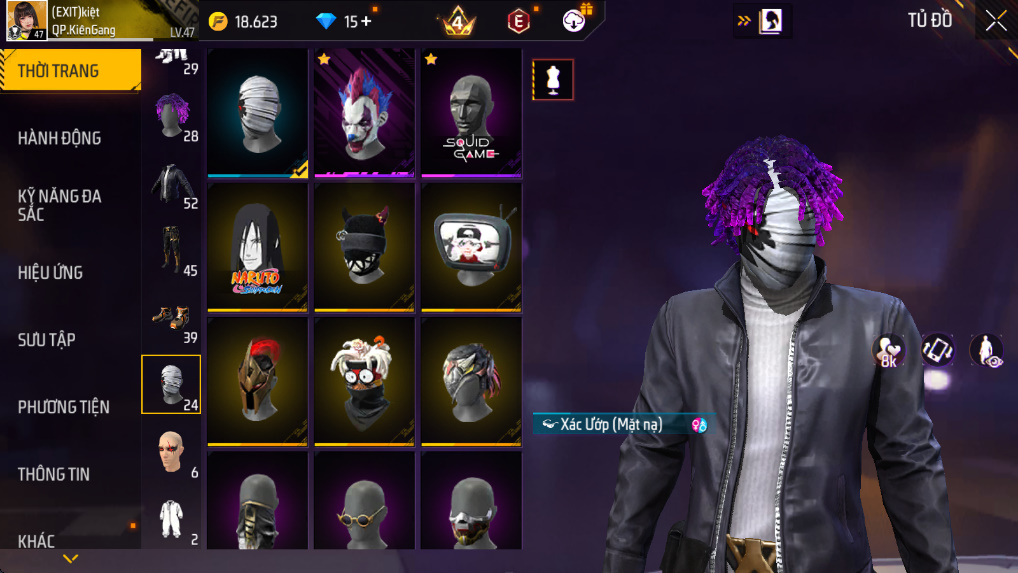Image resolution: width=1018 pixels, height=573 pixels.
Task: Add diamonds with the plus button
Action: (366, 21)
